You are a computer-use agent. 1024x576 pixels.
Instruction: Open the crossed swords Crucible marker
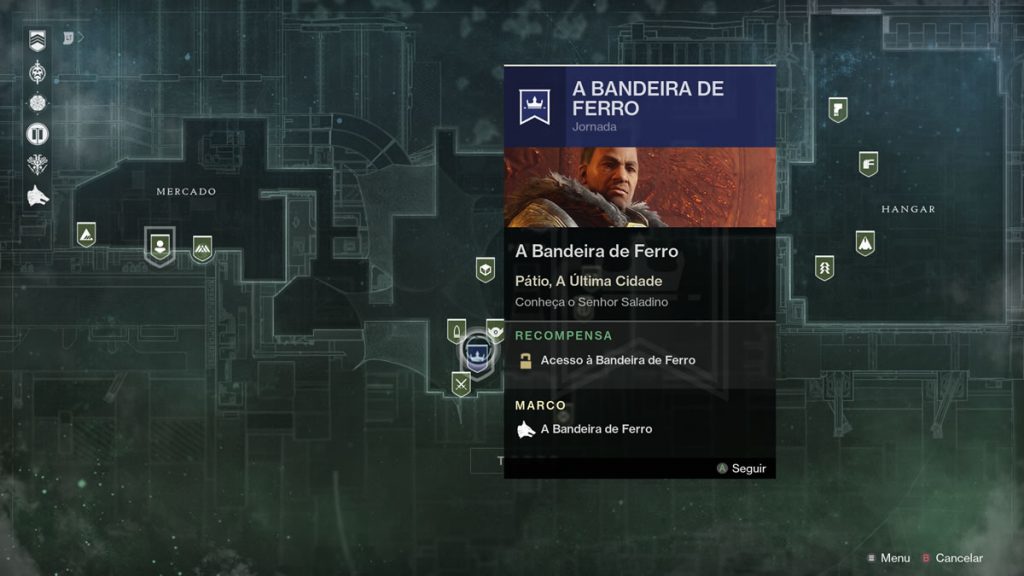coord(460,383)
